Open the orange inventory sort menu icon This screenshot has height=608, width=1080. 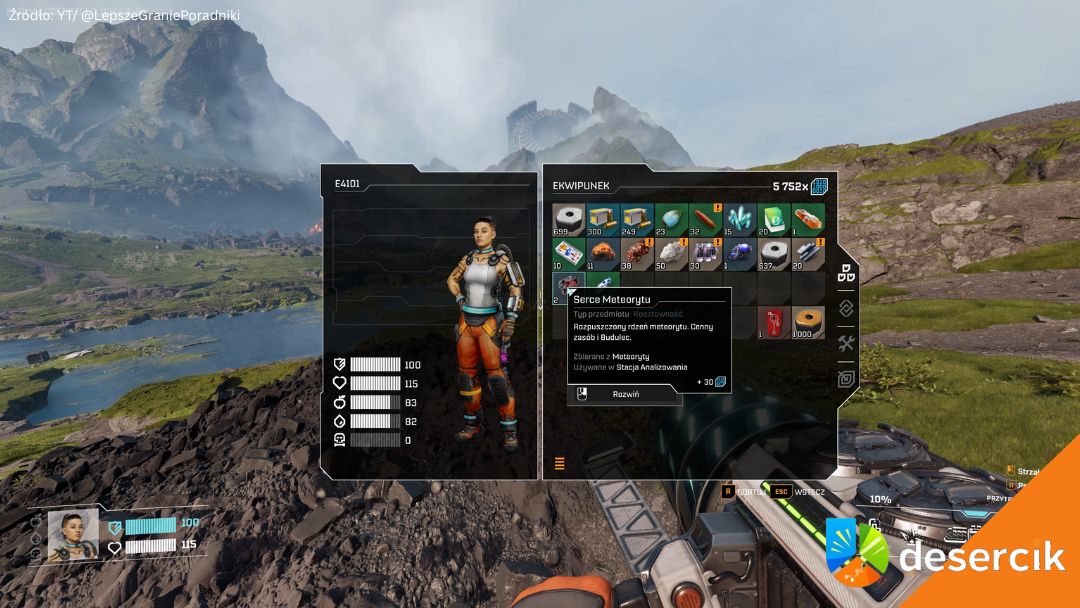click(559, 463)
